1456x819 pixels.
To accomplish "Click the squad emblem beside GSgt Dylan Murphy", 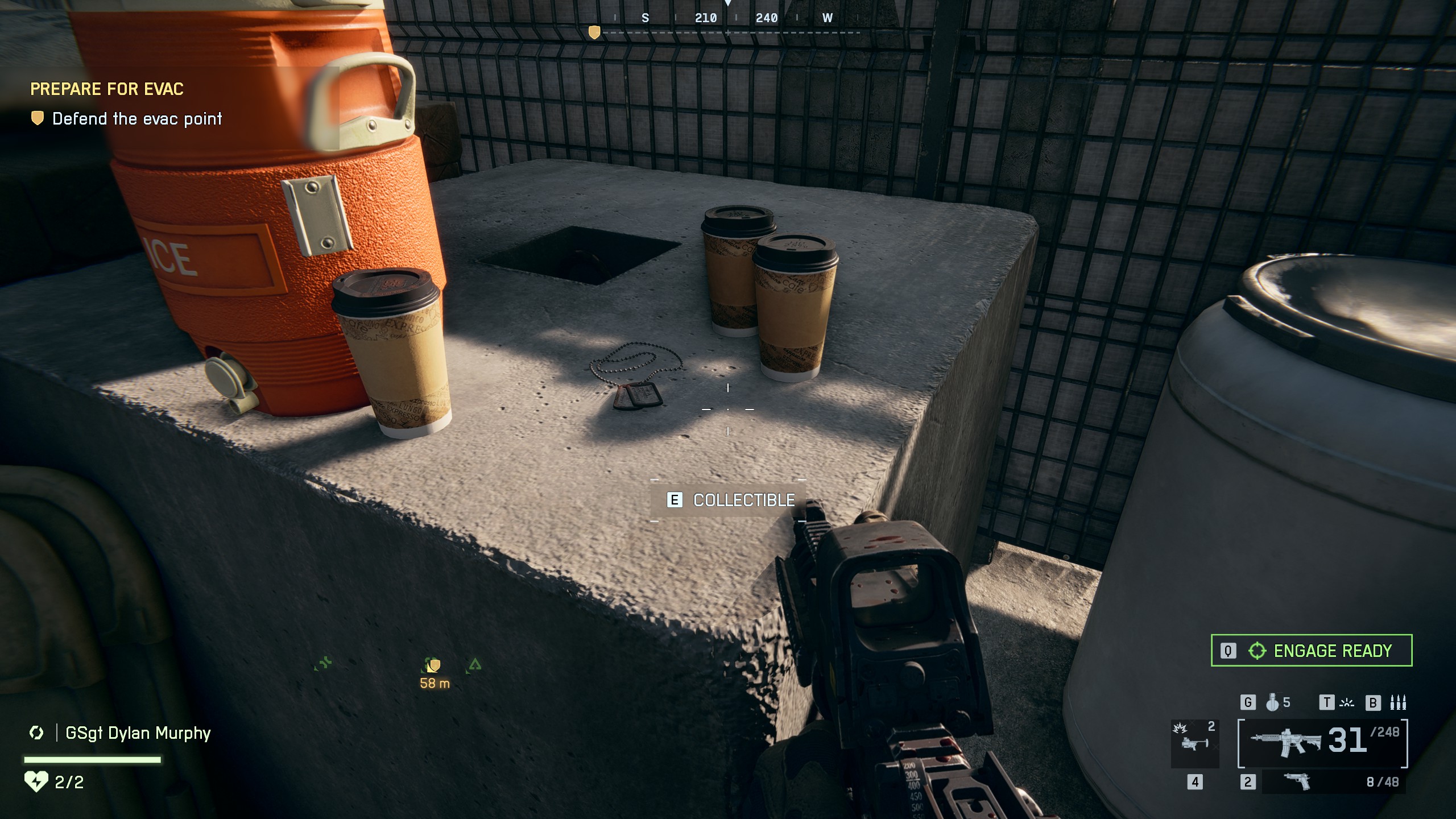I will click(x=36, y=734).
